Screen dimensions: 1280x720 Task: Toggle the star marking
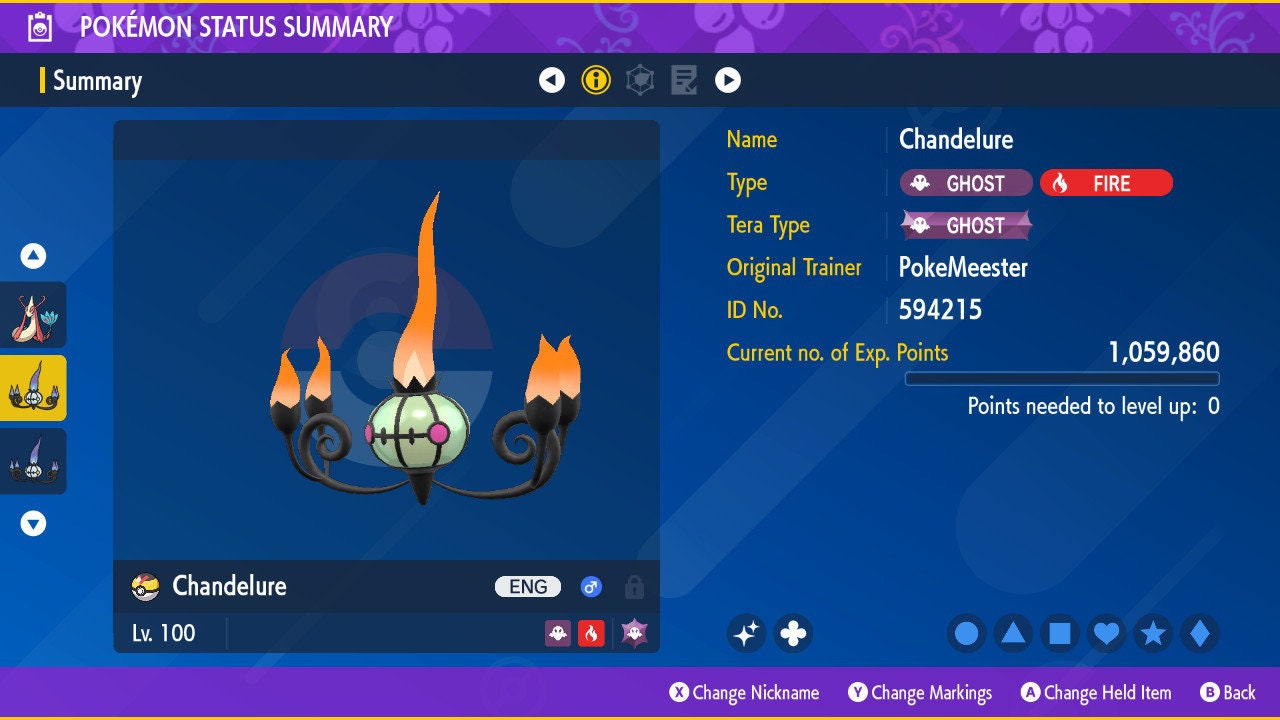coord(1153,633)
